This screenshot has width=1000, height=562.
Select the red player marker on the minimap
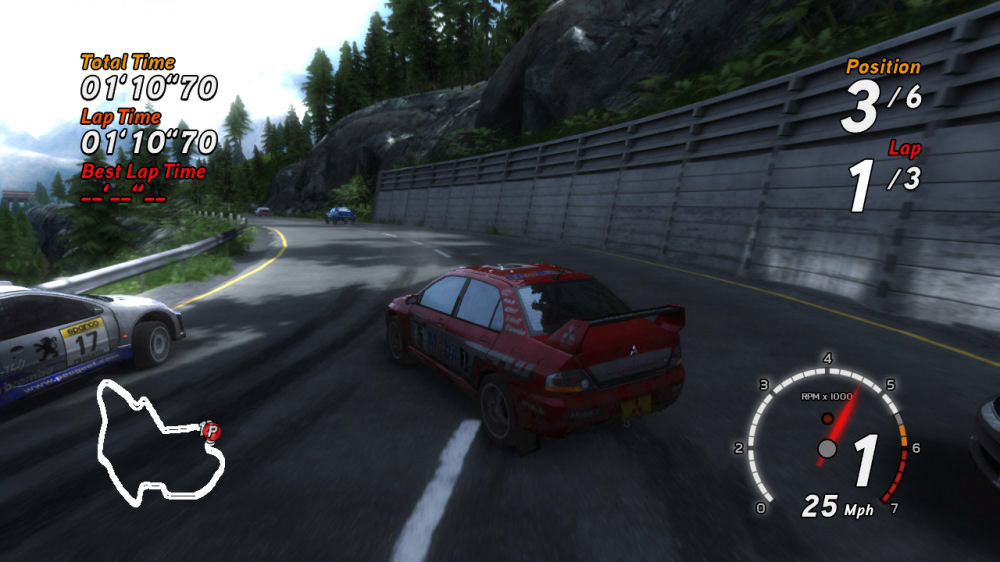coord(211,431)
